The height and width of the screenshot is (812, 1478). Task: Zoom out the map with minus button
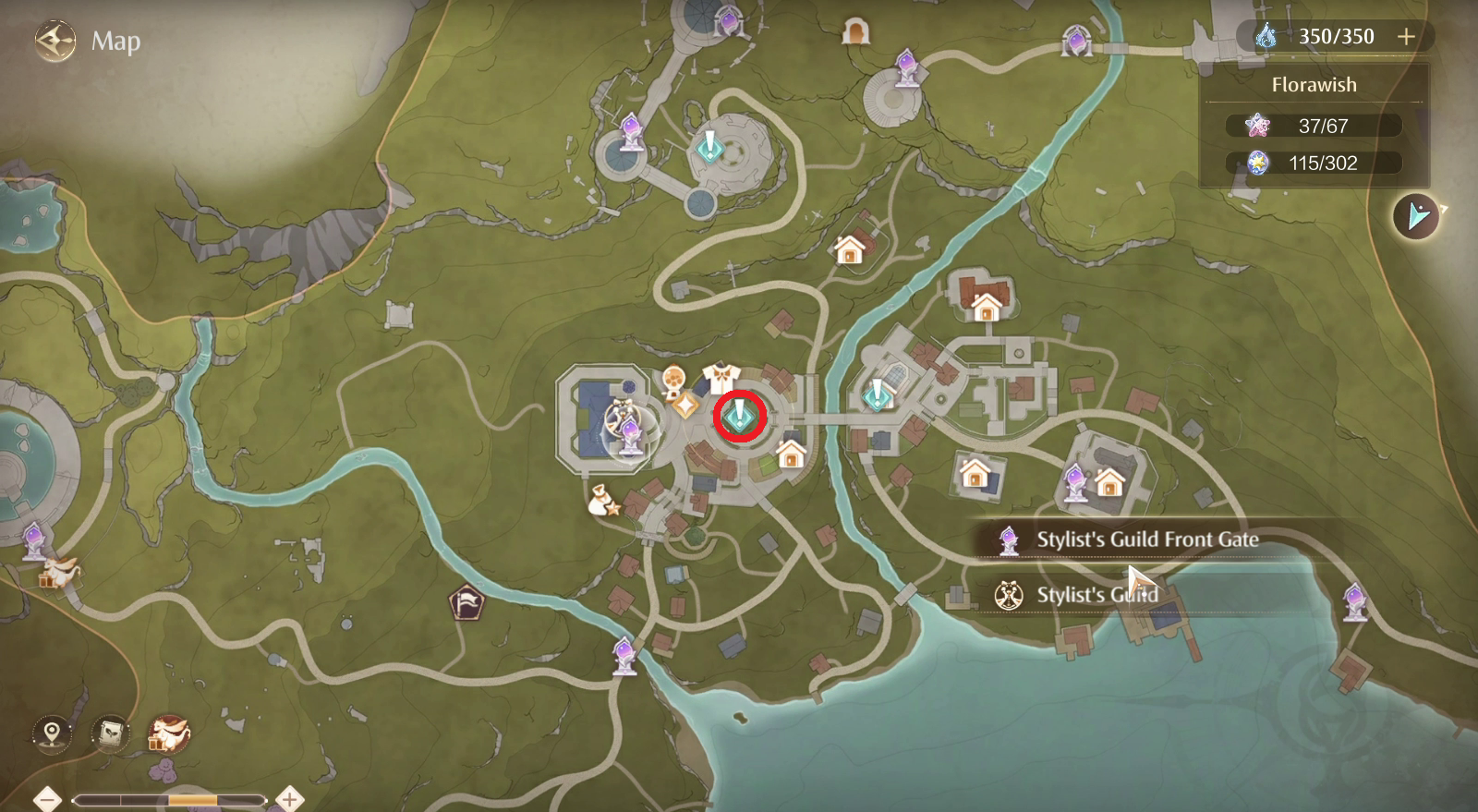click(x=47, y=799)
